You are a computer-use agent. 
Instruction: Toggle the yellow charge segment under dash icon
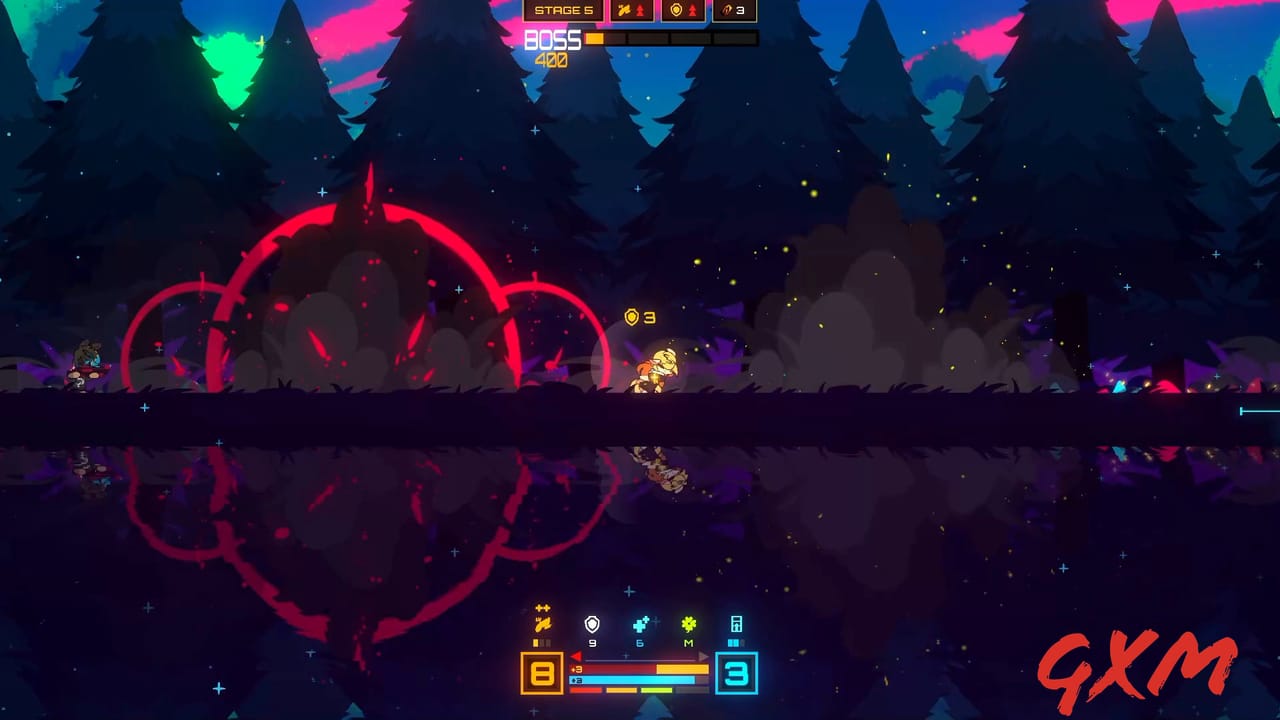pyautogui.click(x=536, y=642)
